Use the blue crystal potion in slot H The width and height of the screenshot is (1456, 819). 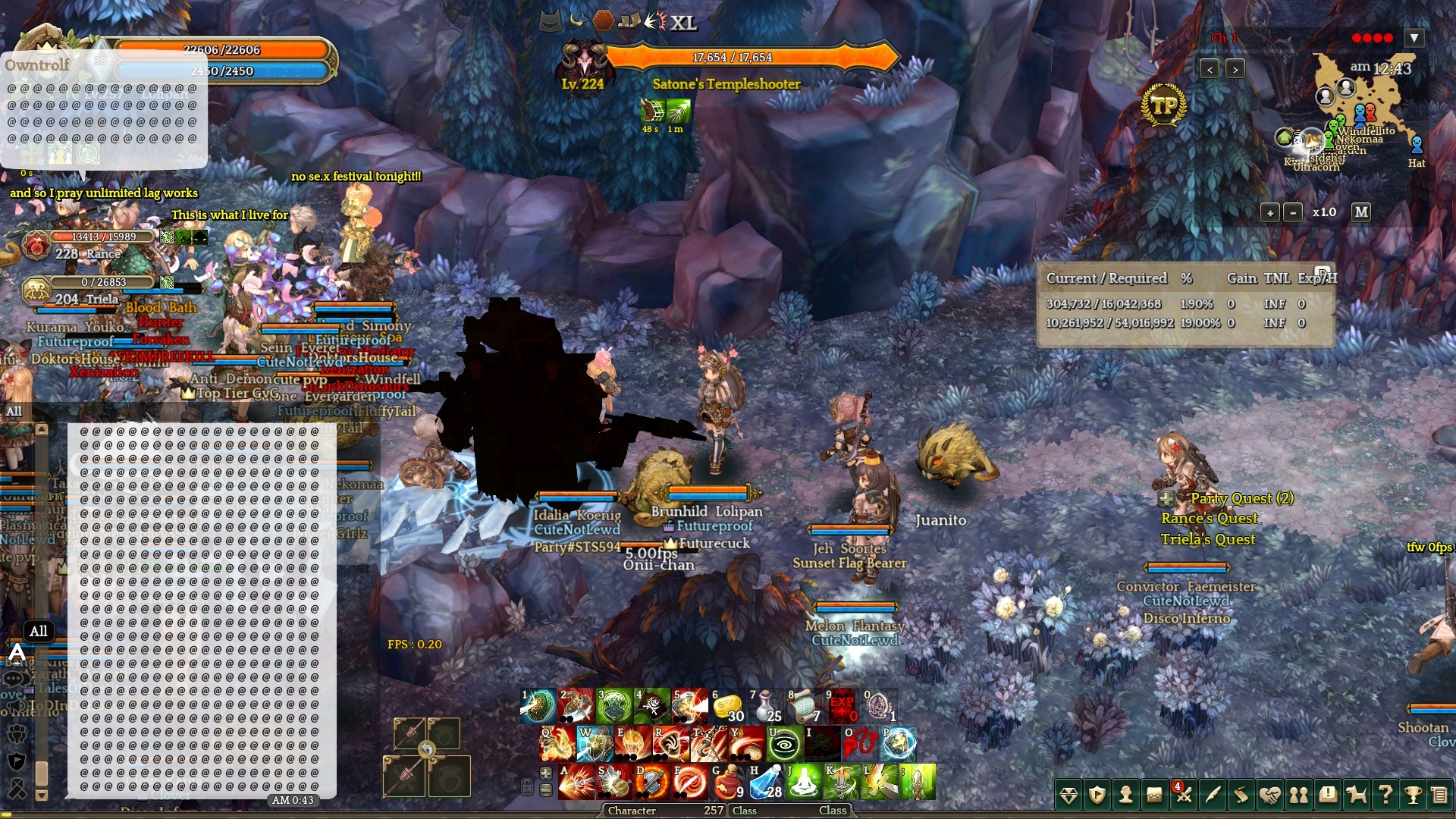pos(765,783)
